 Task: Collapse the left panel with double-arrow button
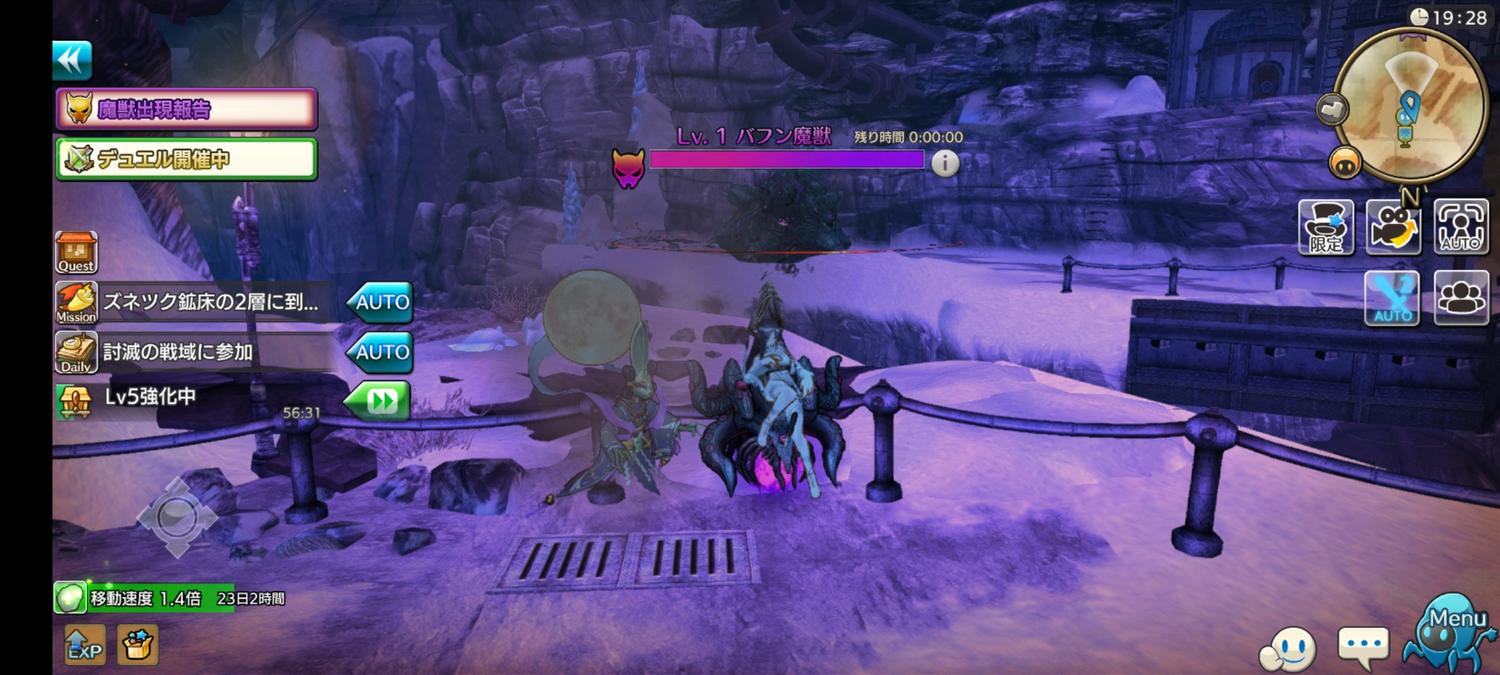[72, 61]
